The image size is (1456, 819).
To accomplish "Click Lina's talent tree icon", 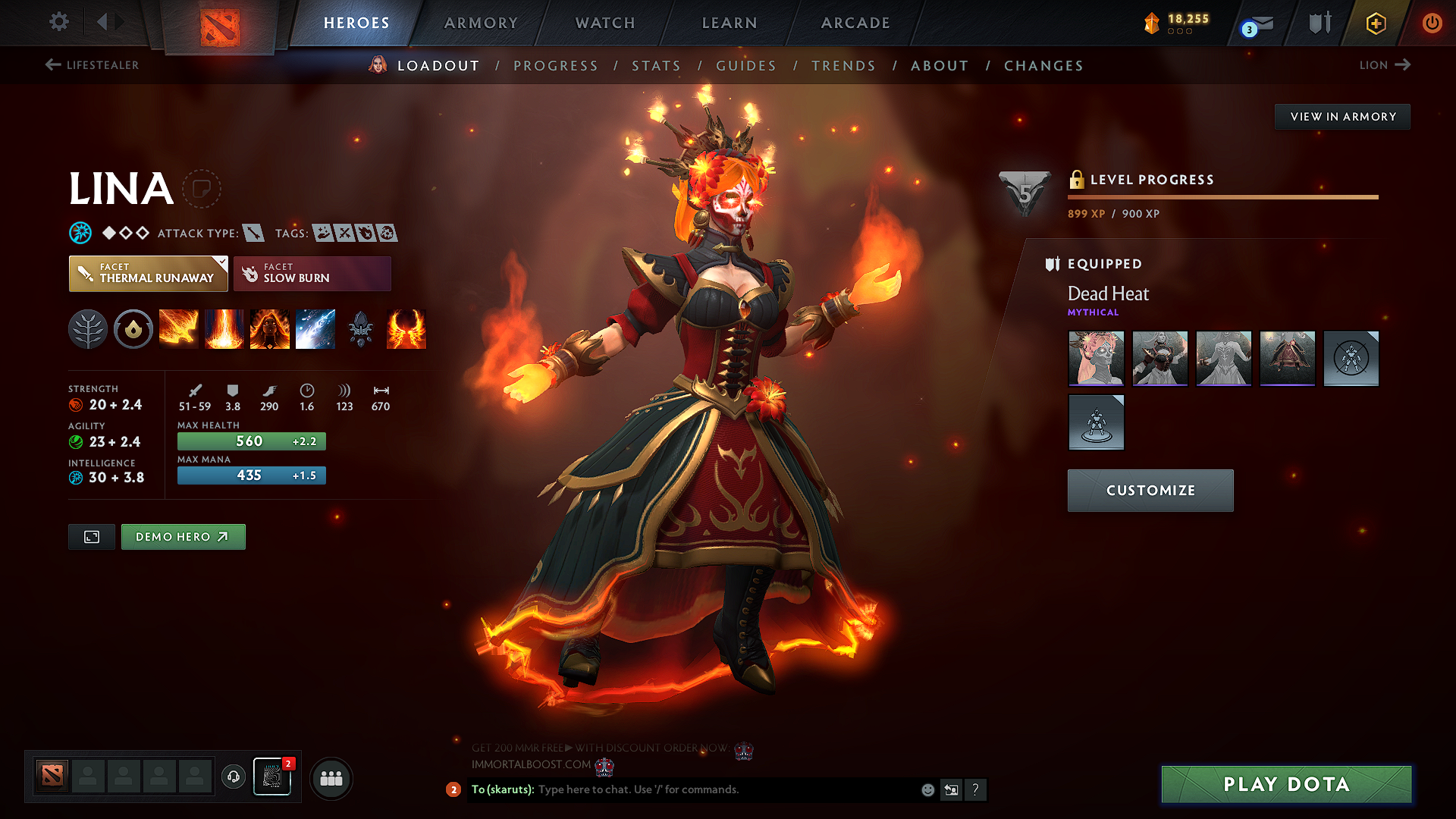I will coord(88,329).
